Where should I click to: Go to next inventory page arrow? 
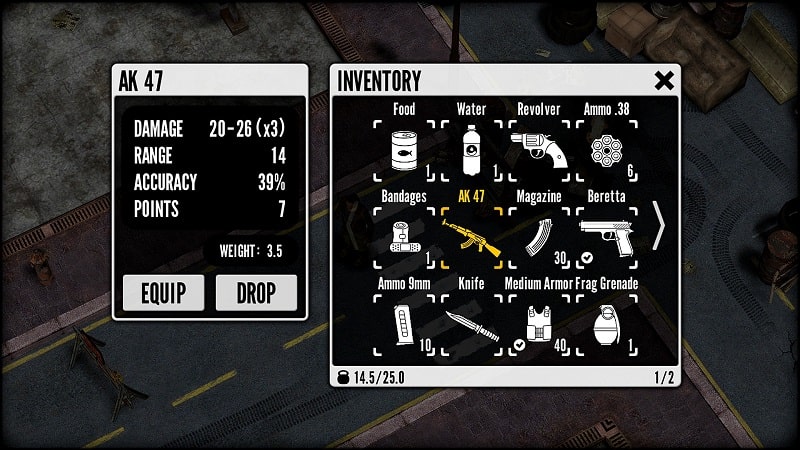tap(658, 227)
